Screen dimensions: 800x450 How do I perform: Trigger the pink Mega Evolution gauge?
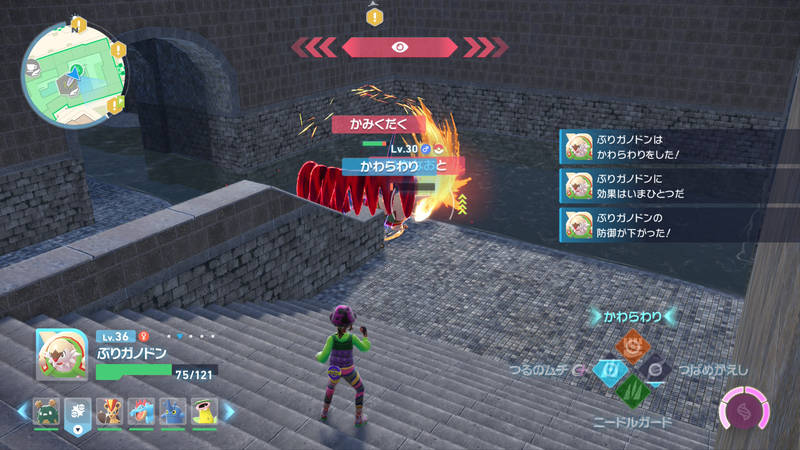745,412
